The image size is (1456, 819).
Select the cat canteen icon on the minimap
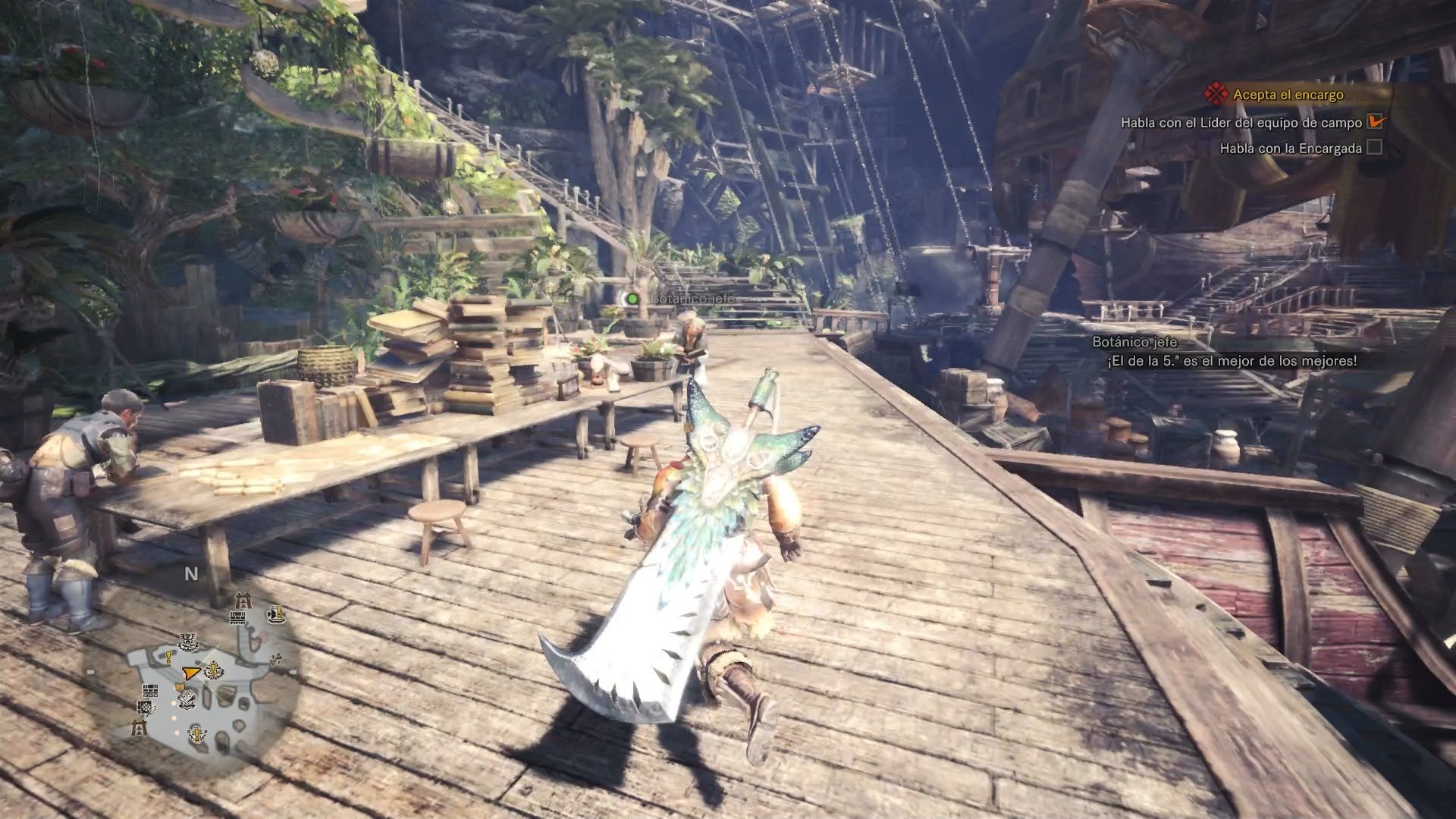tap(181, 686)
